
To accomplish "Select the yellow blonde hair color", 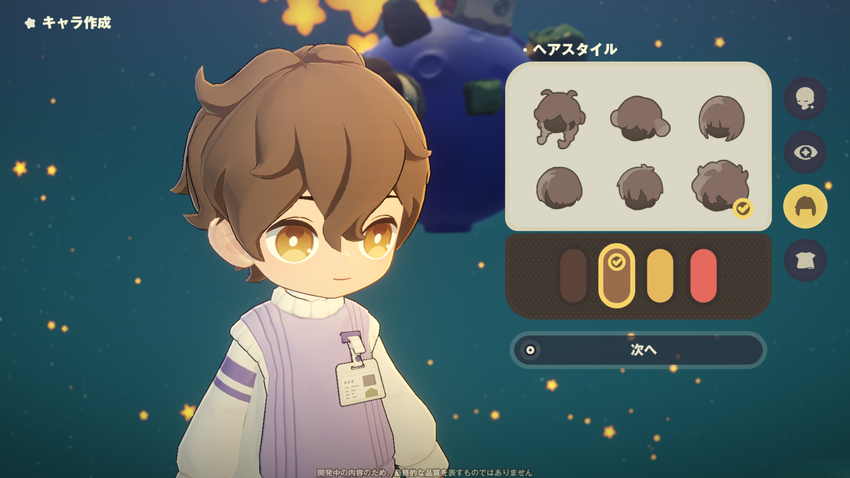I will pyautogui.click(x=660, y=276).
